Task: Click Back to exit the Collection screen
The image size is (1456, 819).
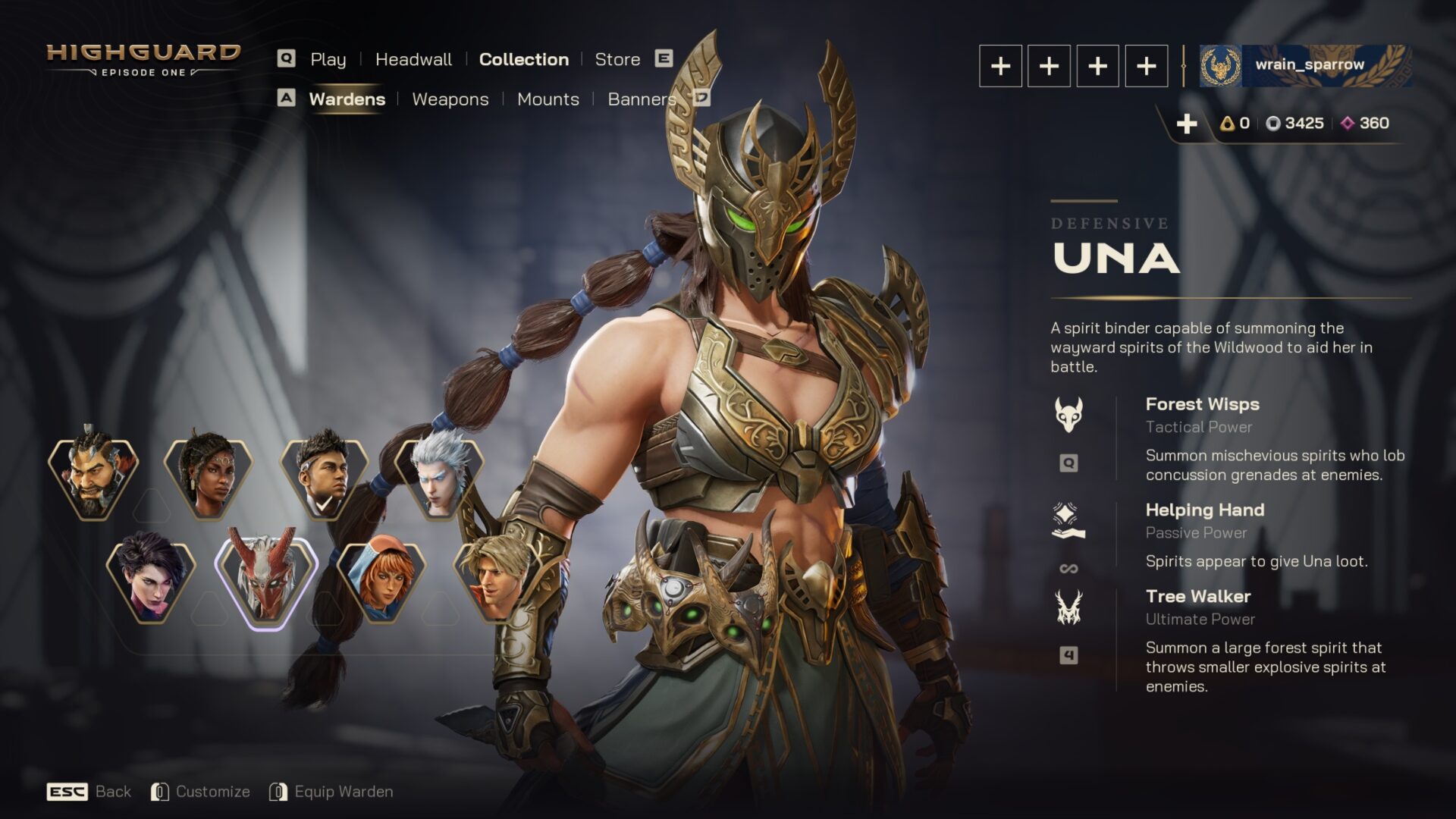Action: click(111, 791)
